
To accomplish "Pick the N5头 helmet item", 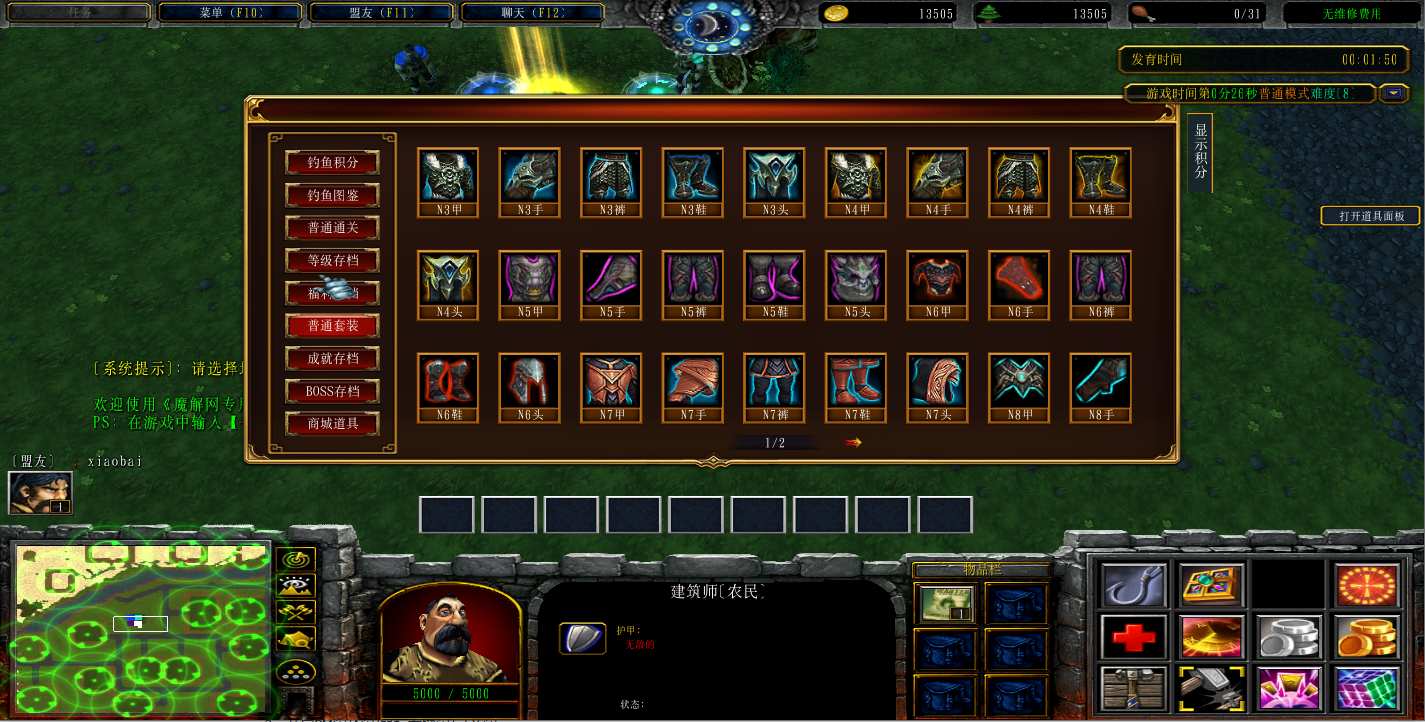I will pyautogui.click(x=855, y=278).
